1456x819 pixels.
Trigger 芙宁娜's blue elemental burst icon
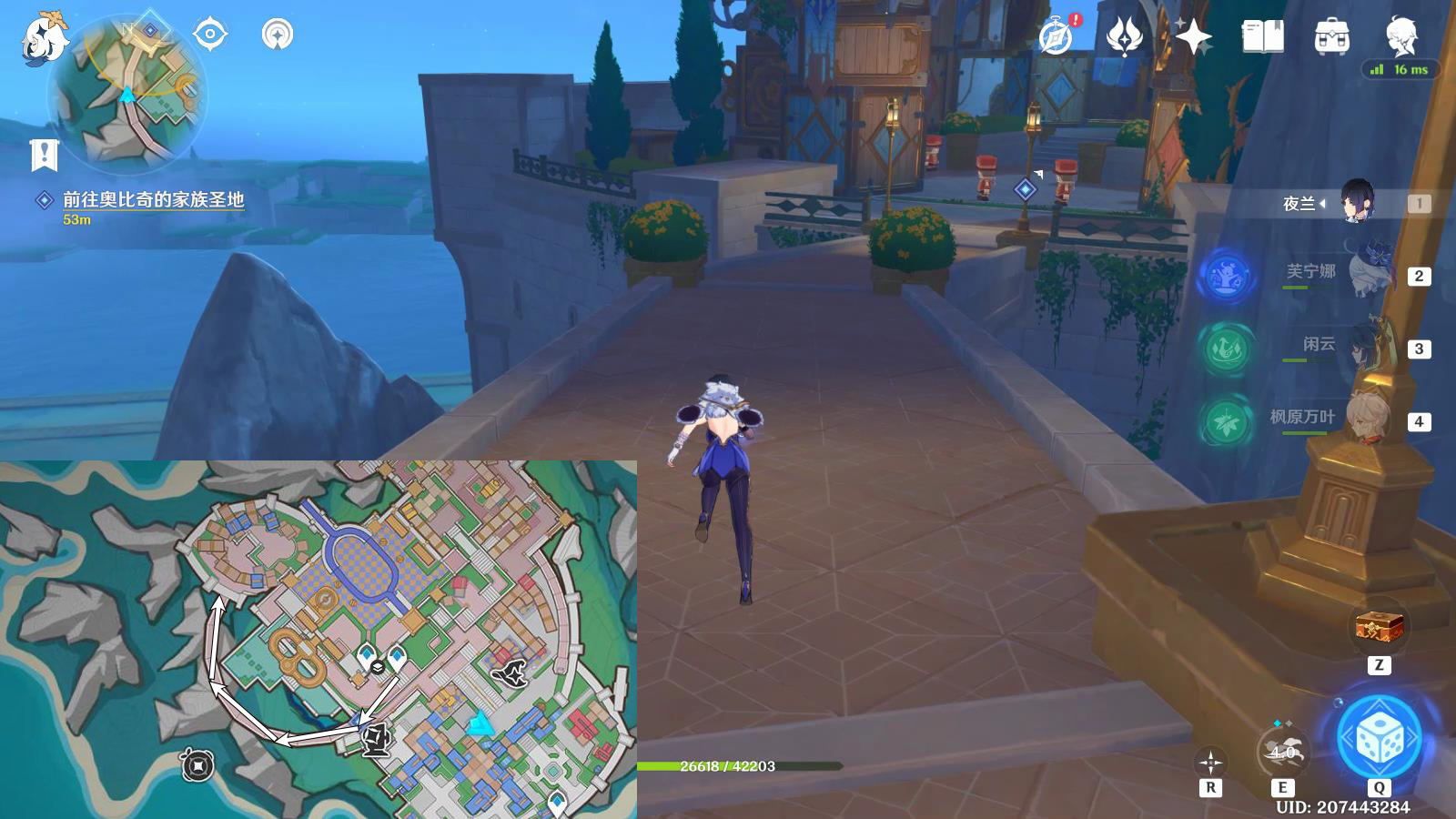[1226, 276]
